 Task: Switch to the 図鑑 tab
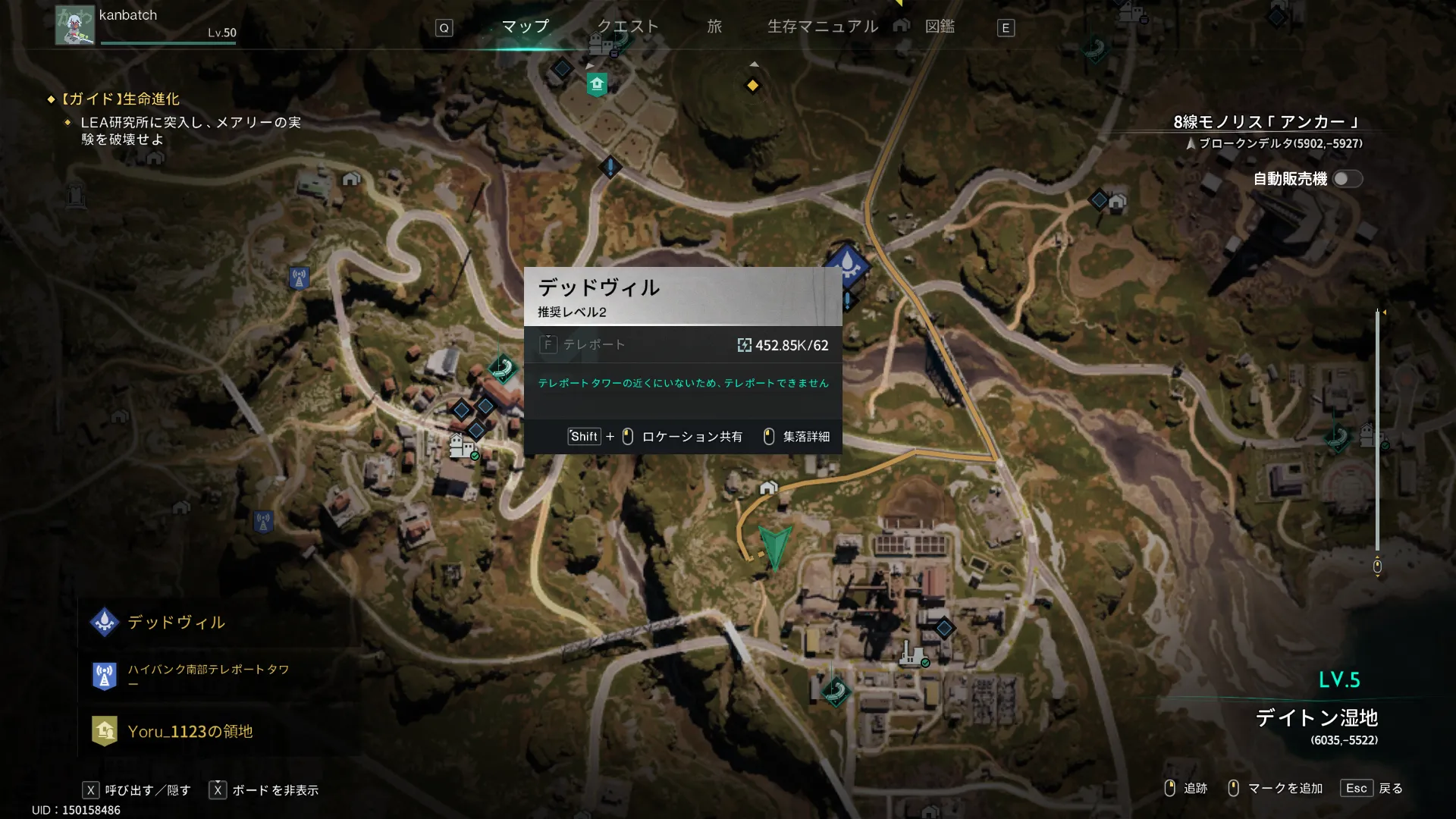tap(940, 27)
